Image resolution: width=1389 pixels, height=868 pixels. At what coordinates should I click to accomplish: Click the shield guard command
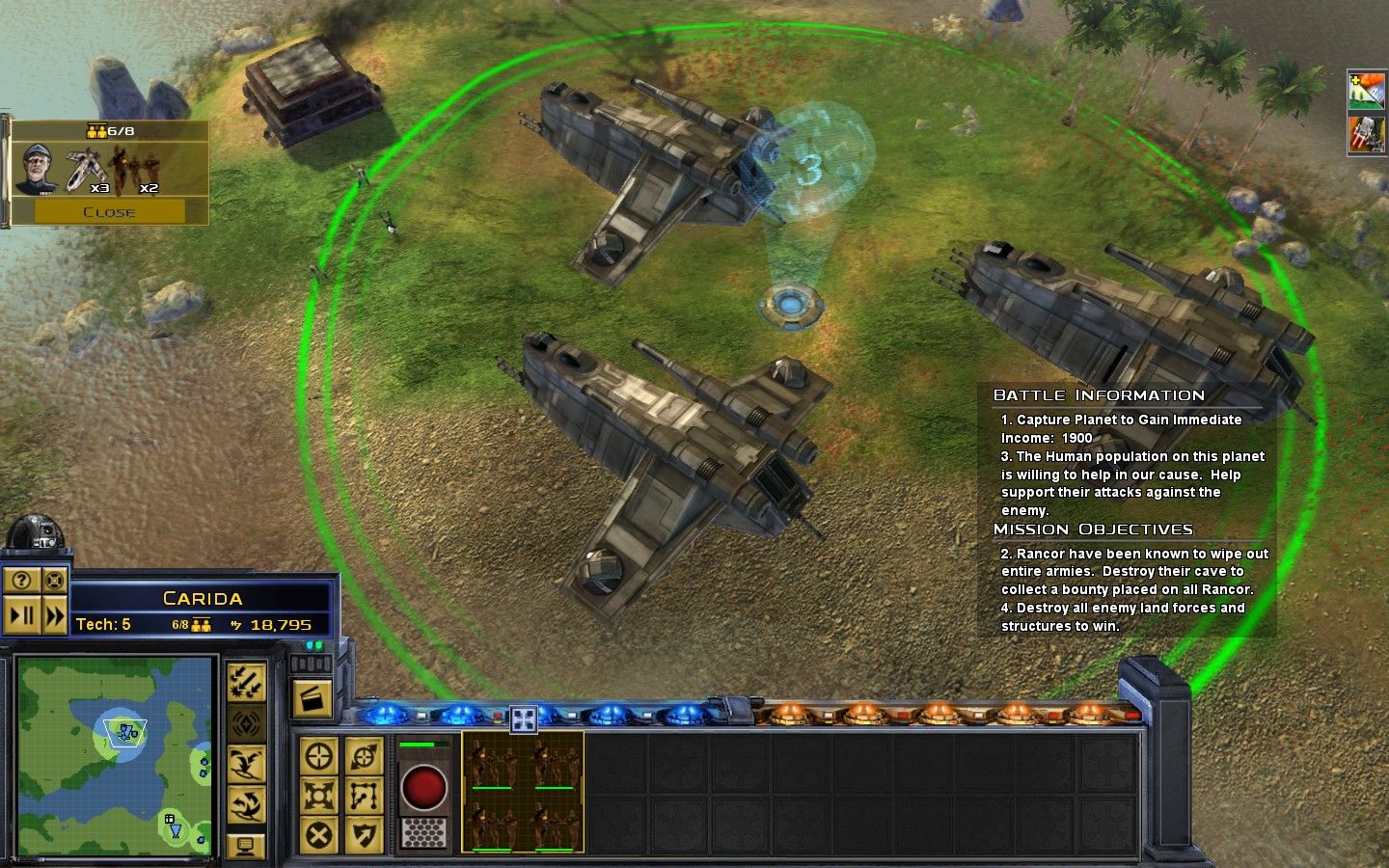[364, 835]
